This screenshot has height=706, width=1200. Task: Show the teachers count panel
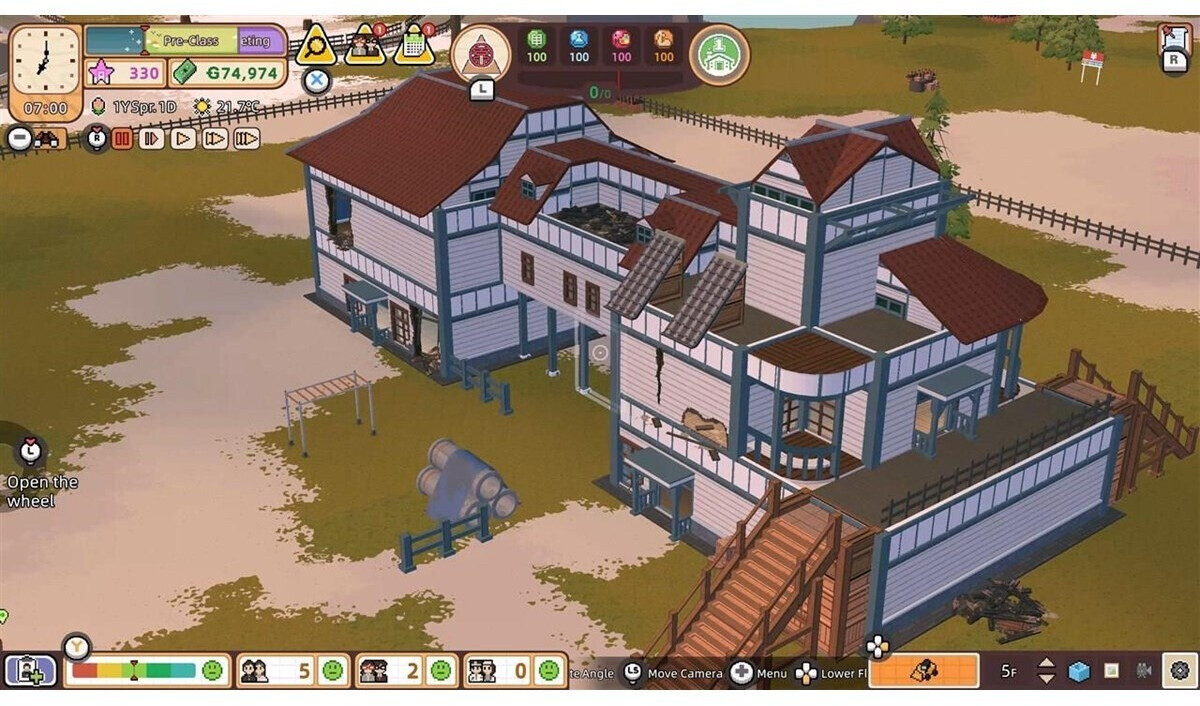pyautogui.click(x=401, y=670)
